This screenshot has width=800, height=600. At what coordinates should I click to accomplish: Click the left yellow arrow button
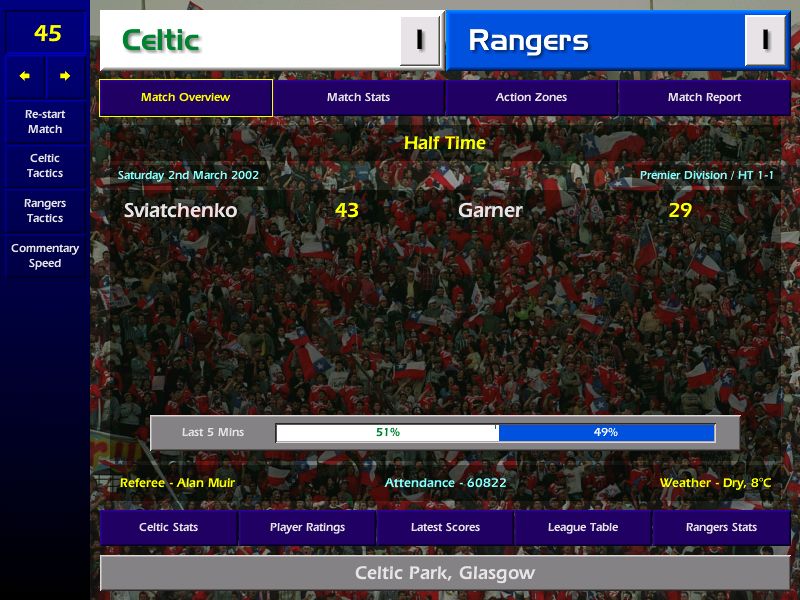[x=25, y=76]
